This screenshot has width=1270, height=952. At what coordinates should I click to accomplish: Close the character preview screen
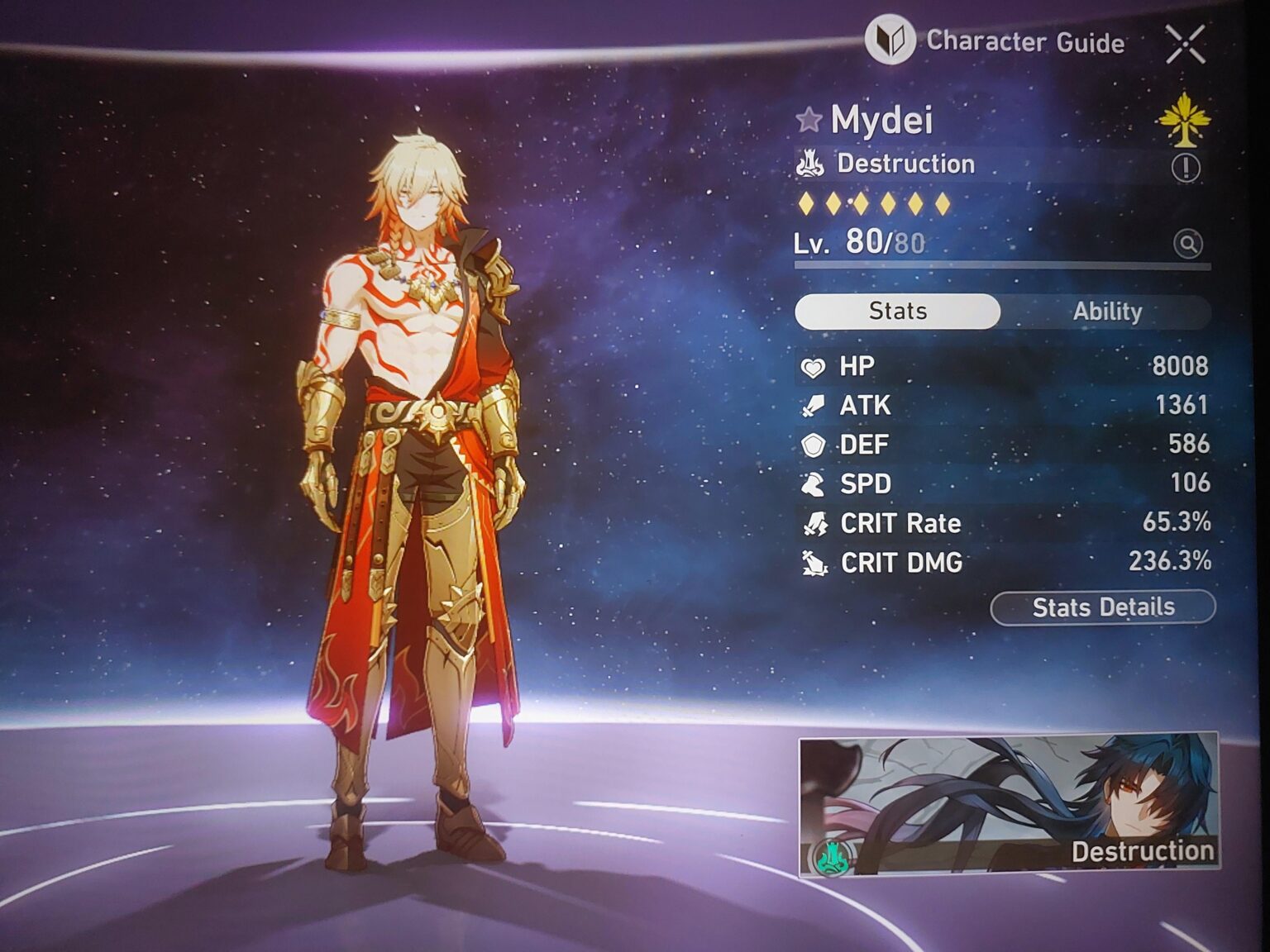(1185, 44)
